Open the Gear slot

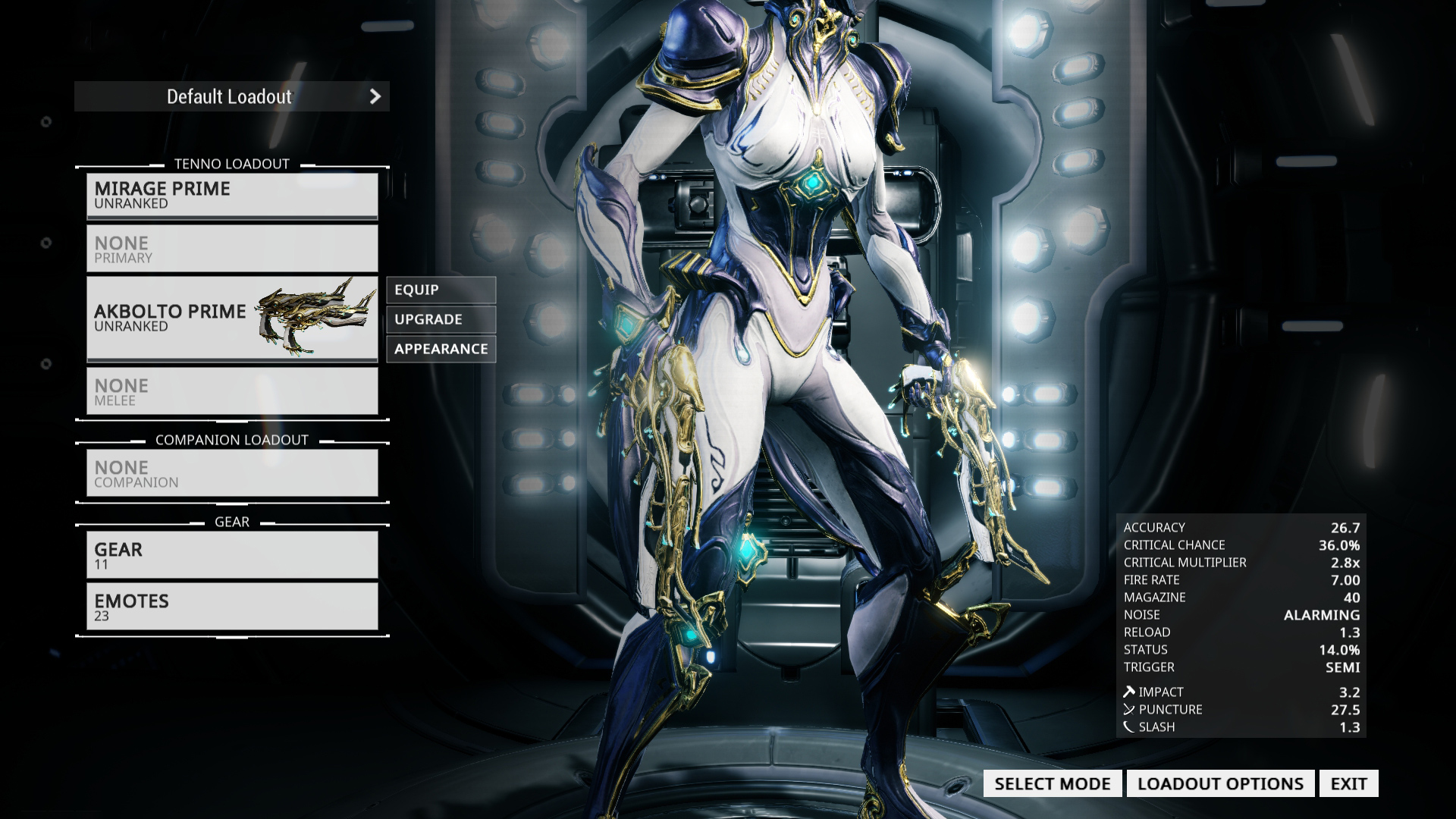coord(231,554)
